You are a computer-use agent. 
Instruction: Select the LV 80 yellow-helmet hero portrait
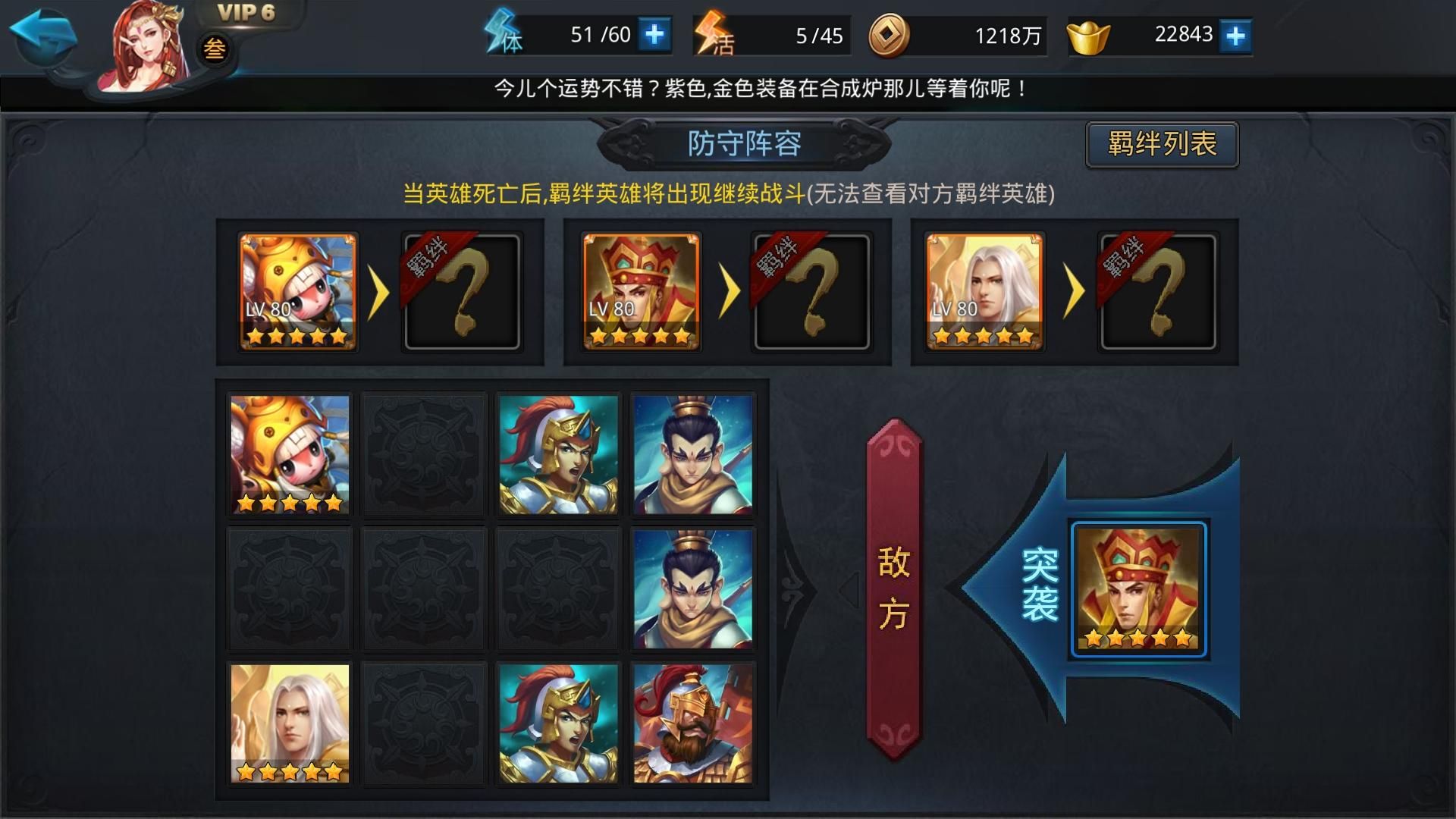pyautogui.click(x=296, y=292)
